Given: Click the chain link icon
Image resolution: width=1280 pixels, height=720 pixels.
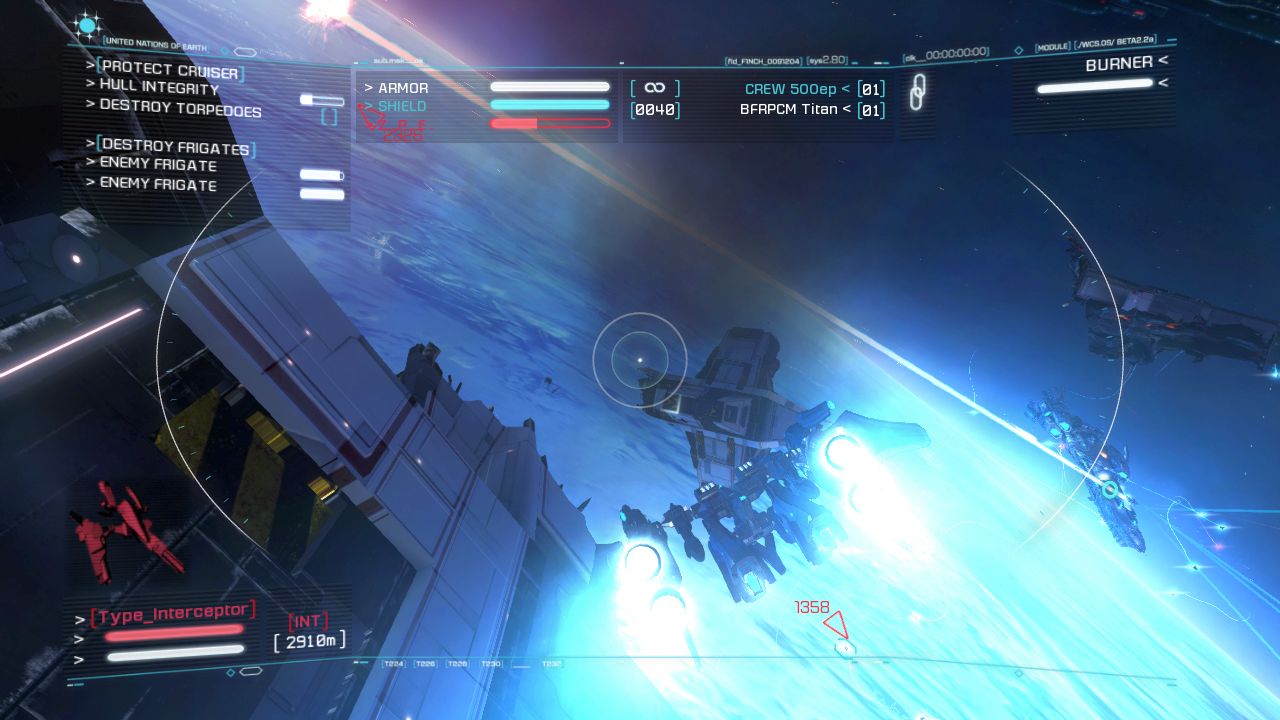Looking at the screenshot, I should (x=917, y=92).
